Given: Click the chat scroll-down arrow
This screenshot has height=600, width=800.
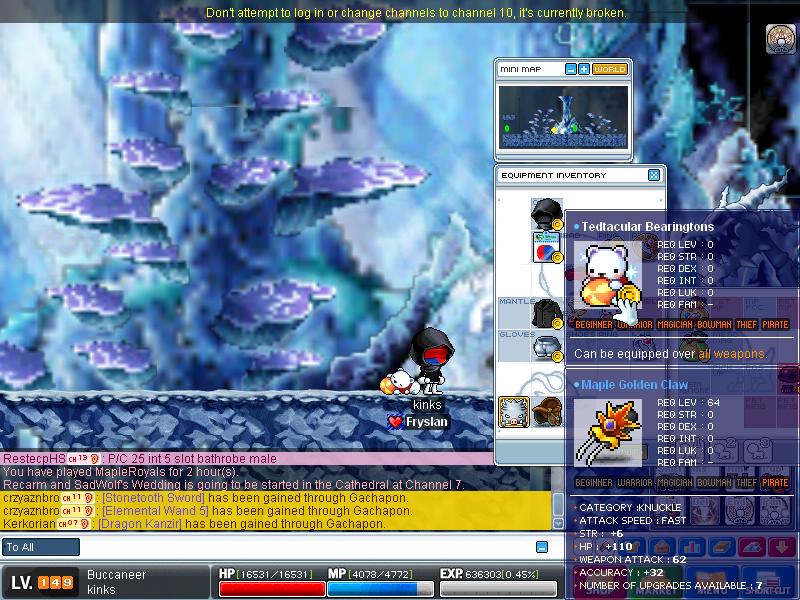Looking at the screenshot, I should (x=558, y=523).
